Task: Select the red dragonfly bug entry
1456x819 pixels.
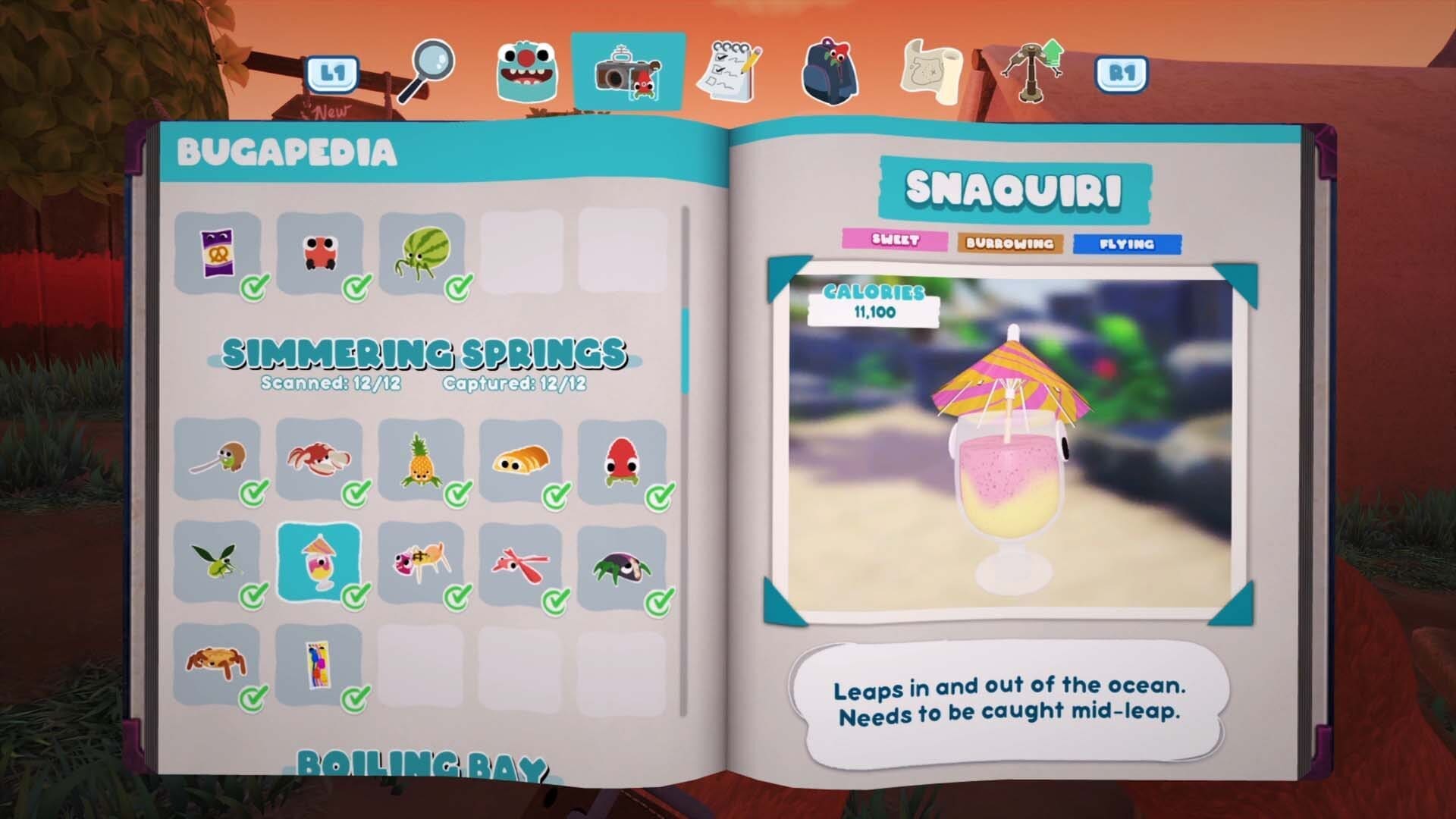Action: point(520,562)
